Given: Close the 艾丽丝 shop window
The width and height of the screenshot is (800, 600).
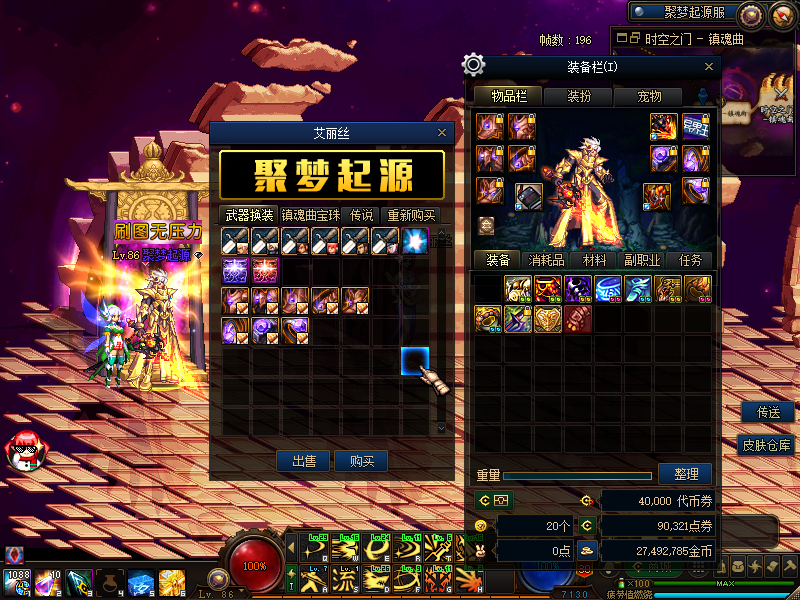Looking at the screenshot, I should pos(442,132).
